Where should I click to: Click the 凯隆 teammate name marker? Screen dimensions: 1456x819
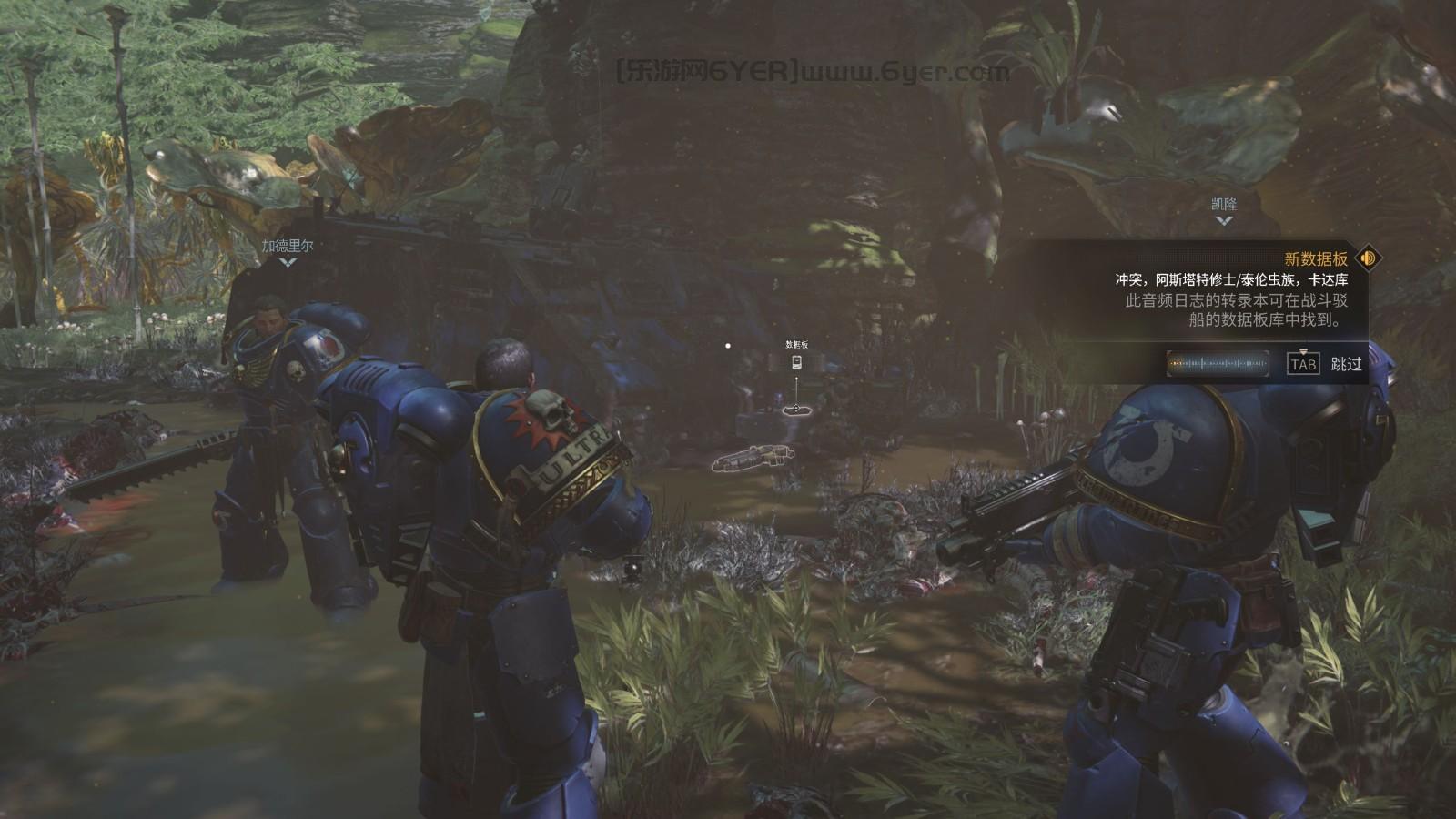click(x=1224, y=205)
